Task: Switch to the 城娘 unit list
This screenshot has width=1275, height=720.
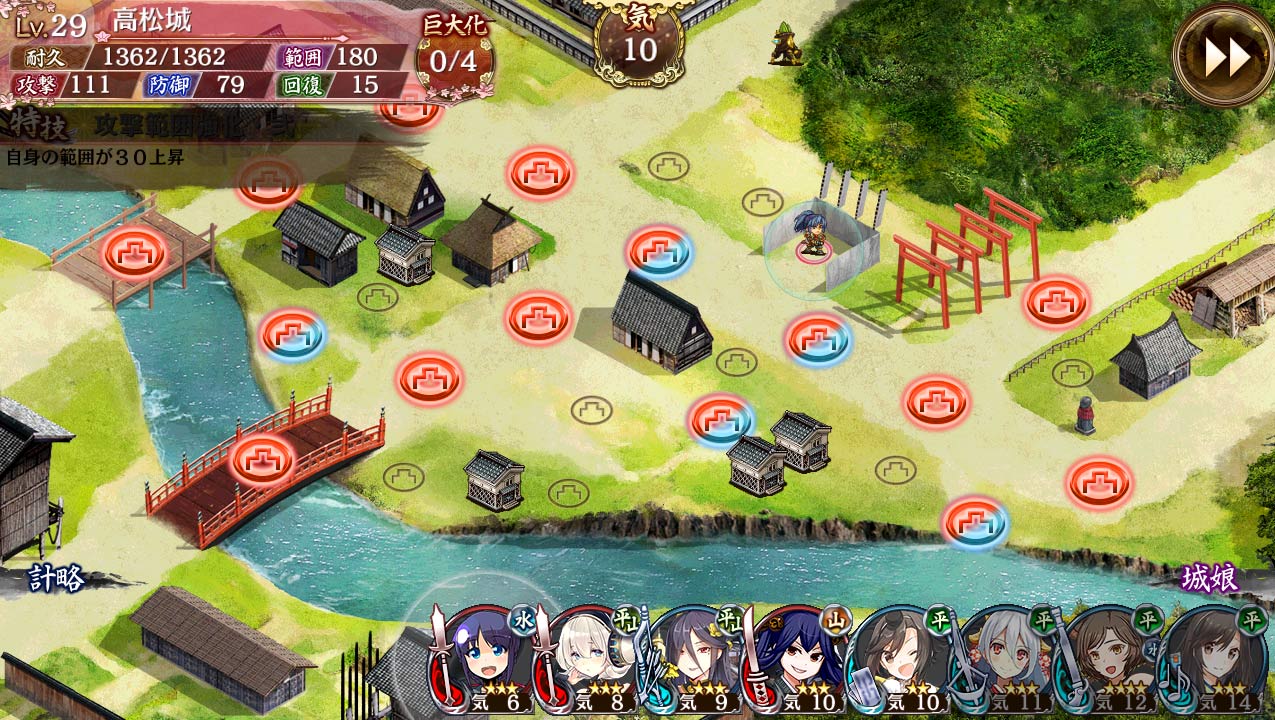Action: coord(1210,578)
